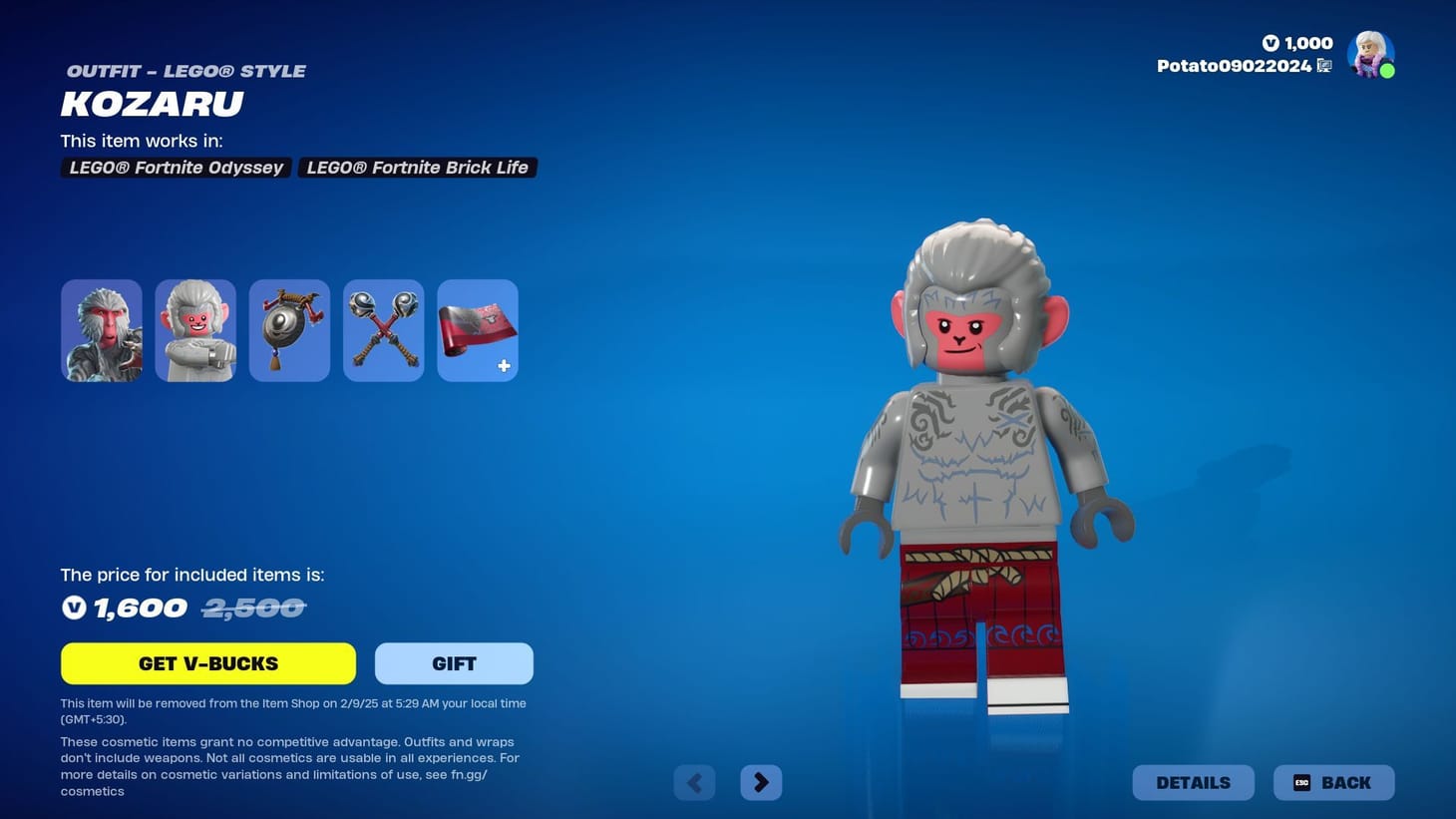Select the red wrap item
This screenshot has height=819, width=1456.
(x=477, y=329)
